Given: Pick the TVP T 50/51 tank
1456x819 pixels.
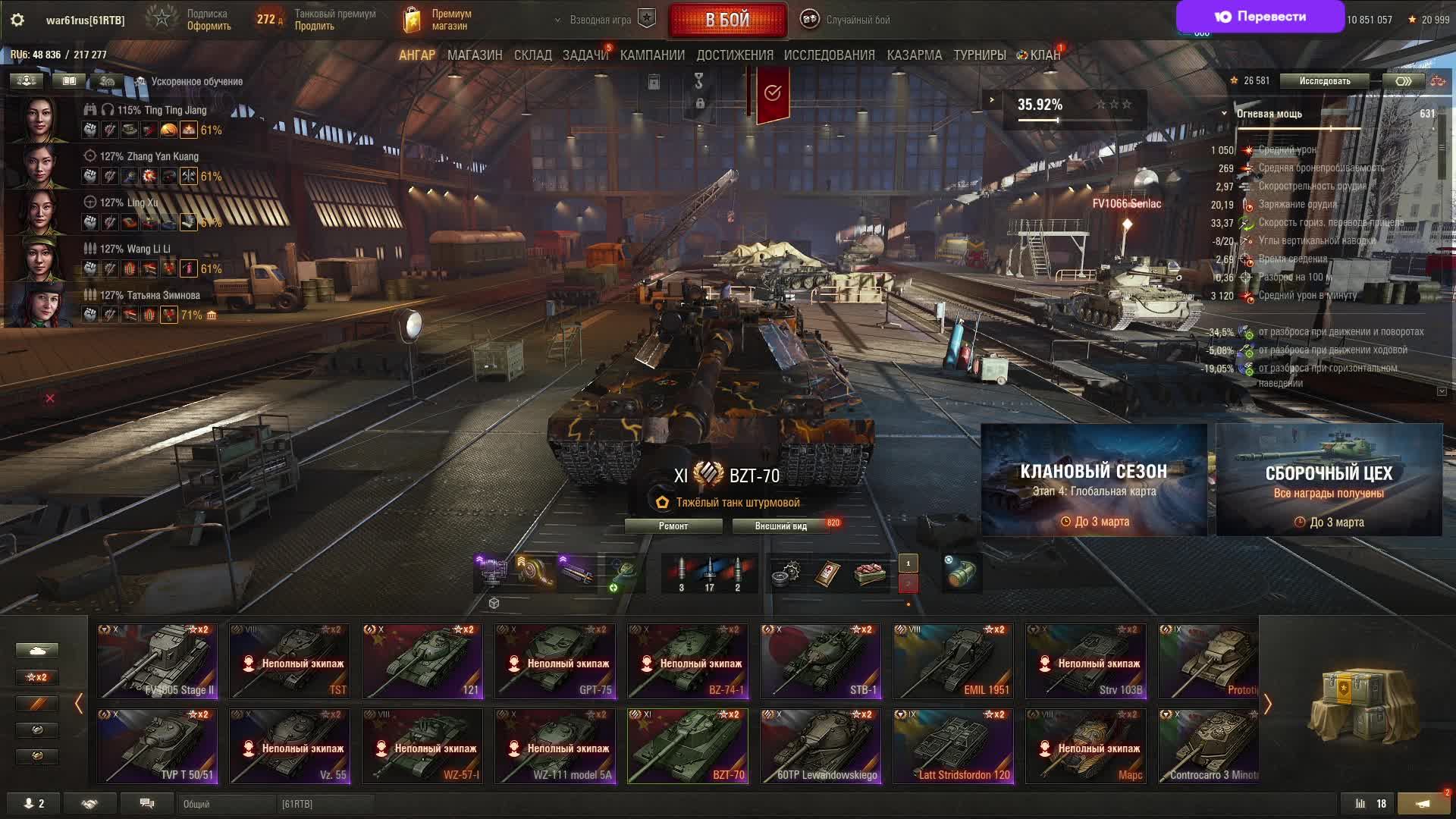Looking at the screenshot, I should click(x=157, y=746).
